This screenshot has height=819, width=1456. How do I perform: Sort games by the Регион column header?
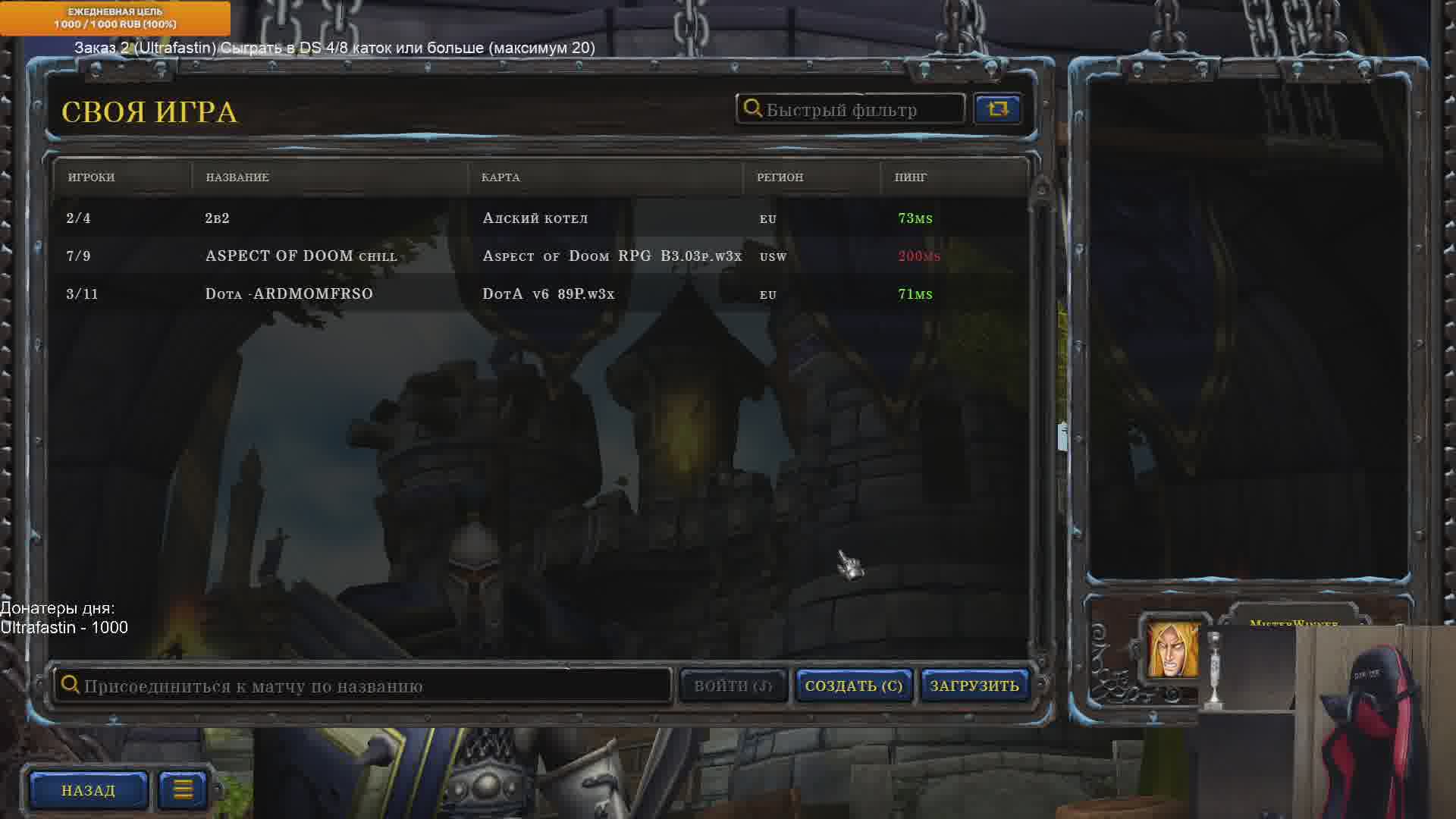click(x=780, y=177)
